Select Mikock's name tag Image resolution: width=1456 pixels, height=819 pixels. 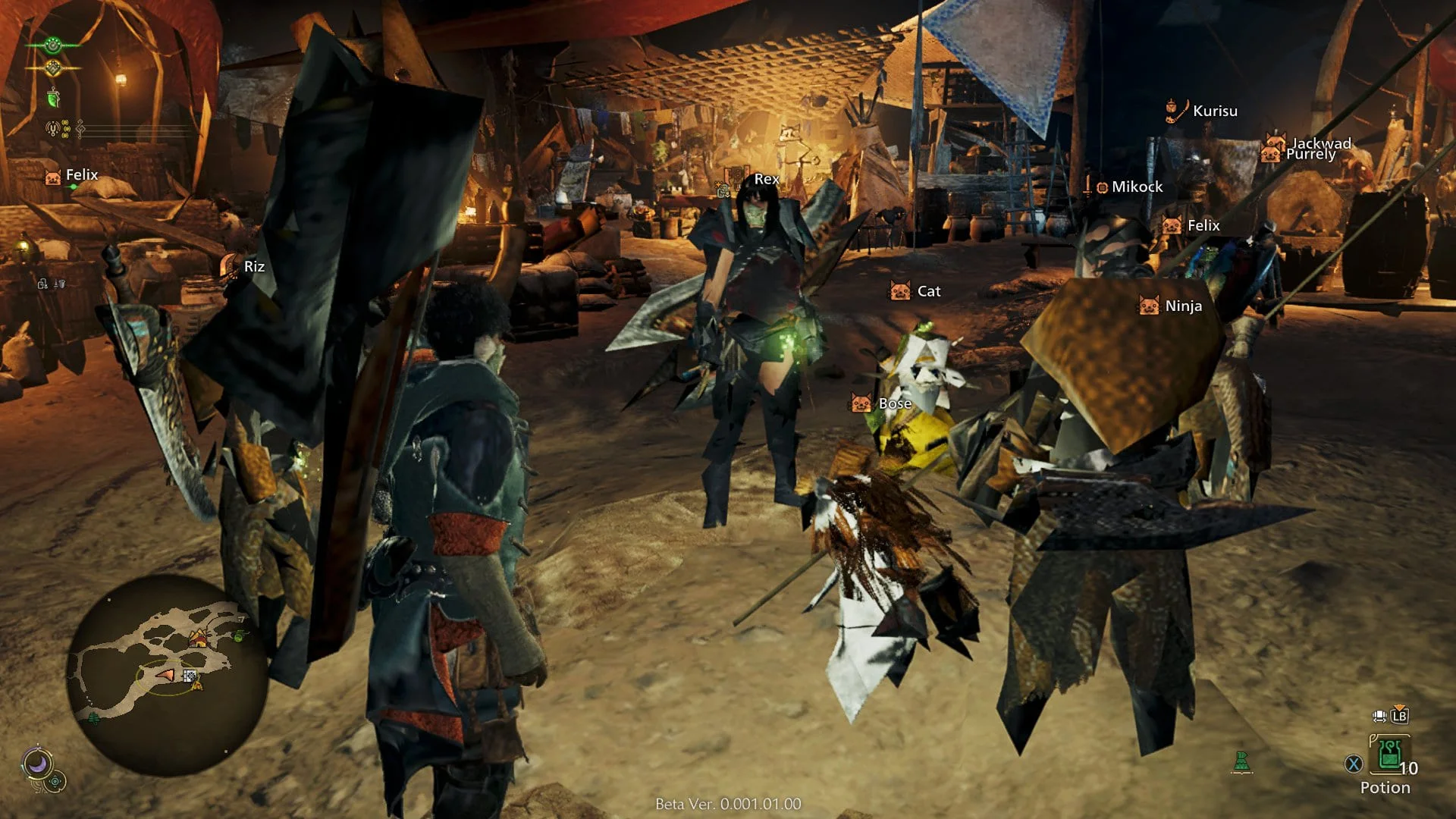[1136, 187]
